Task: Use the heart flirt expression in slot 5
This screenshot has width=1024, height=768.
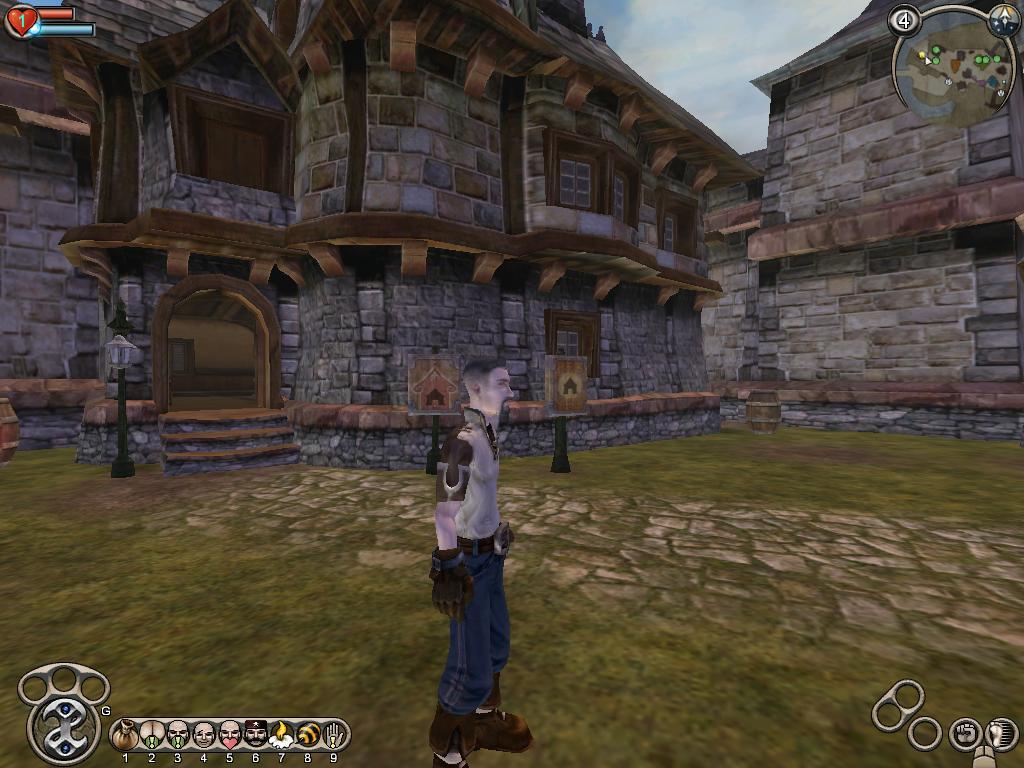Action: (230, 735)
